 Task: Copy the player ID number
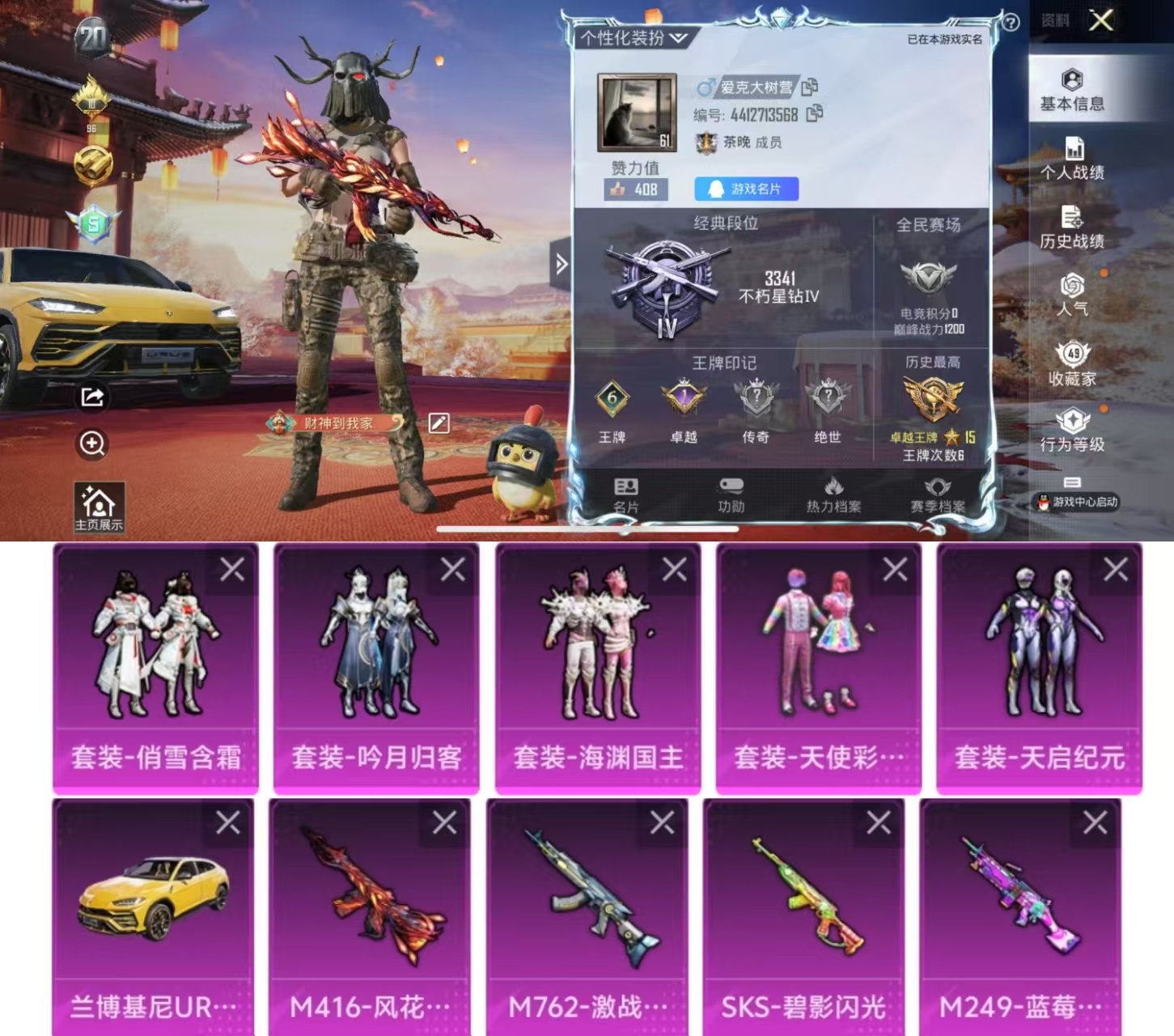(x=815, y=114)
